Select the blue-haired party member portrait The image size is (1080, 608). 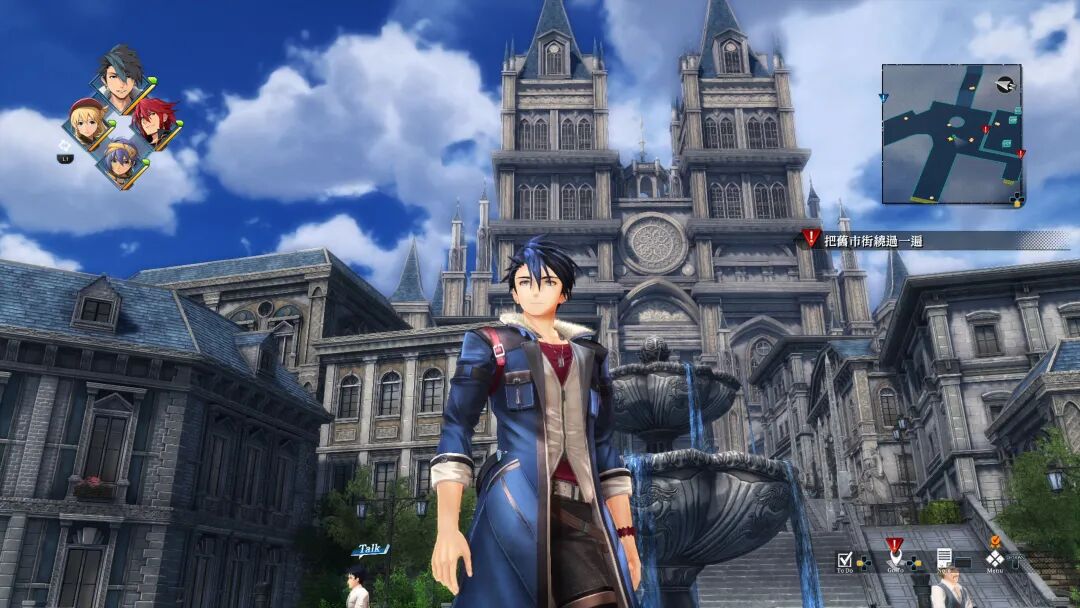pos(122,162)
